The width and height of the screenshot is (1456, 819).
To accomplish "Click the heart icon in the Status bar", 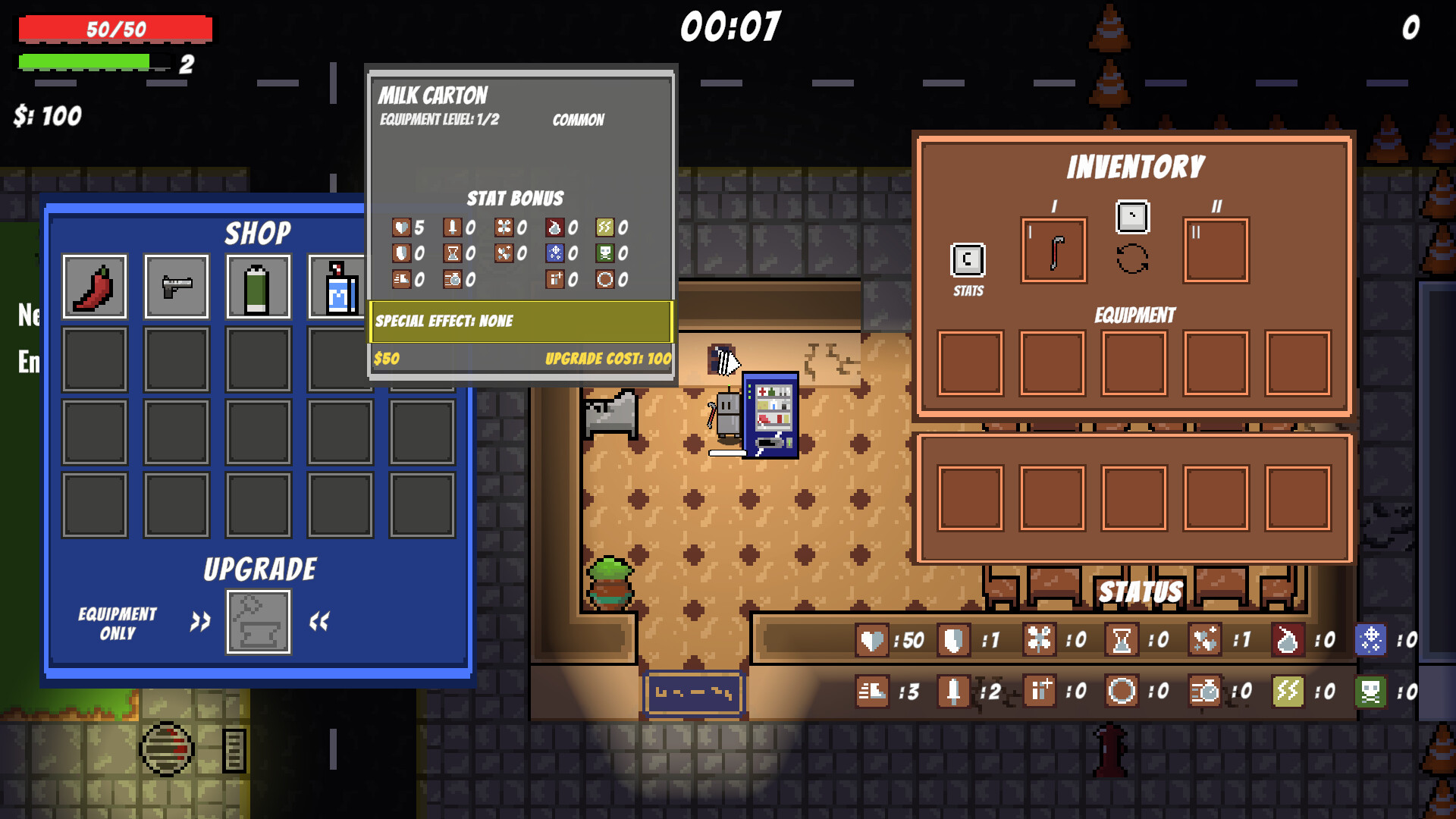I will coord(872,641).
